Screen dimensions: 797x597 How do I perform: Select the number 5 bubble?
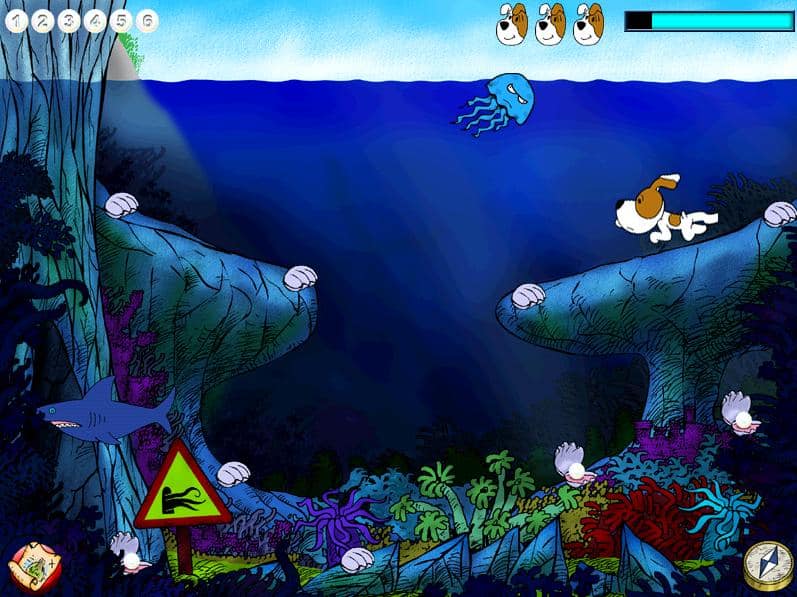[121, 20]
